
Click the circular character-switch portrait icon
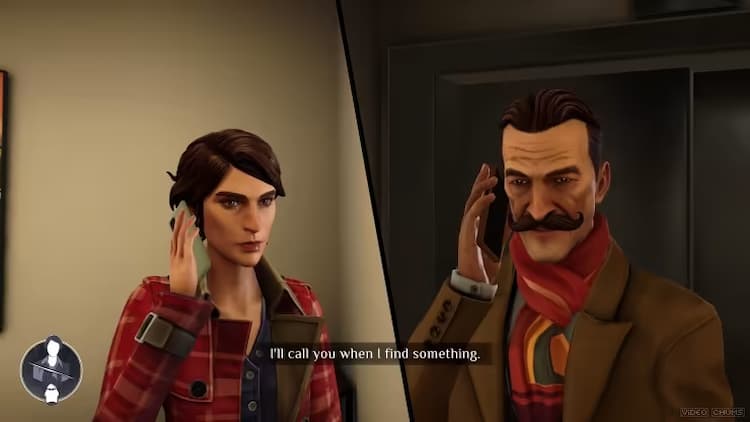(x=51, y=369)
